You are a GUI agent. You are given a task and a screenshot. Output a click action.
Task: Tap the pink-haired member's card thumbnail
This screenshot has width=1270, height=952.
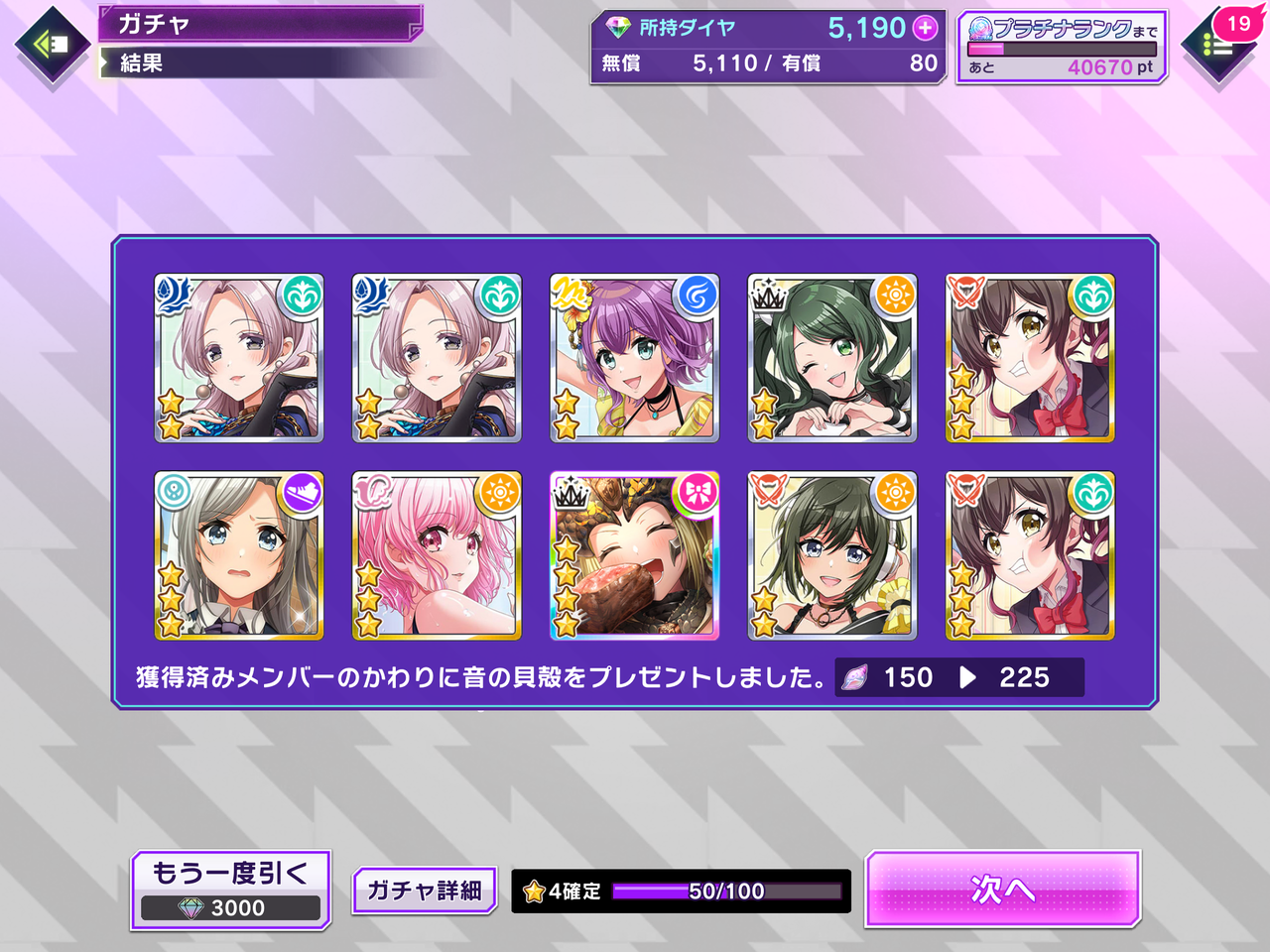(x=437, y=556)
